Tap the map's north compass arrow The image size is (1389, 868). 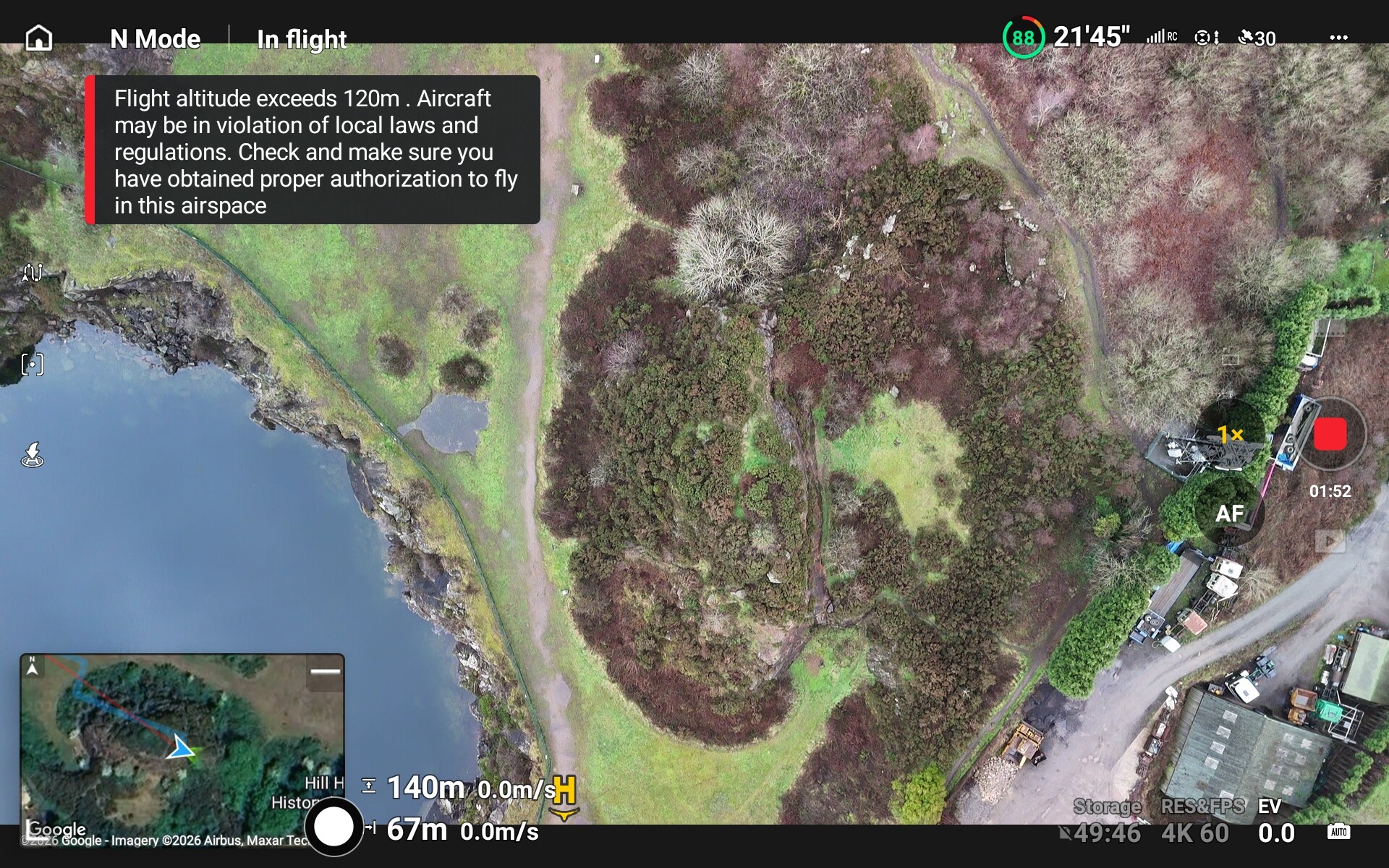(33, 667)
